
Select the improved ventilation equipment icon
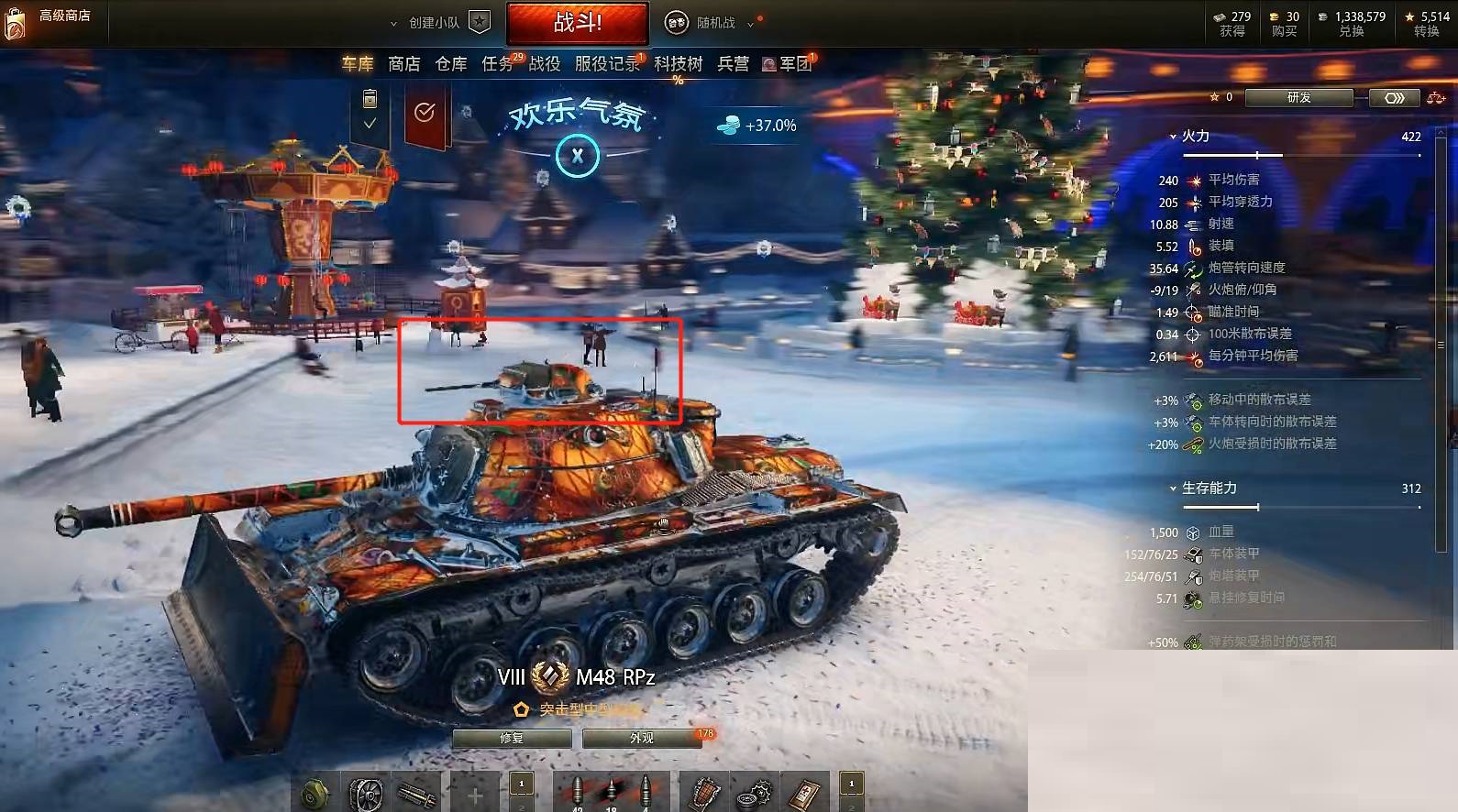pos(365,792)
